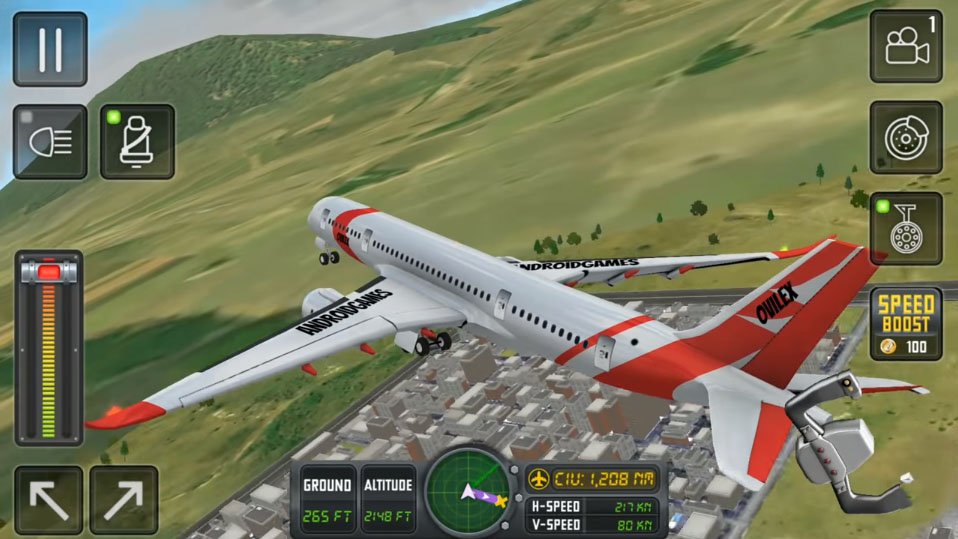The width and height of the screenshot is (958, 539).
Task: Pause the flight with the pause button
Action: pyautogui.click(x=49, y=49)
